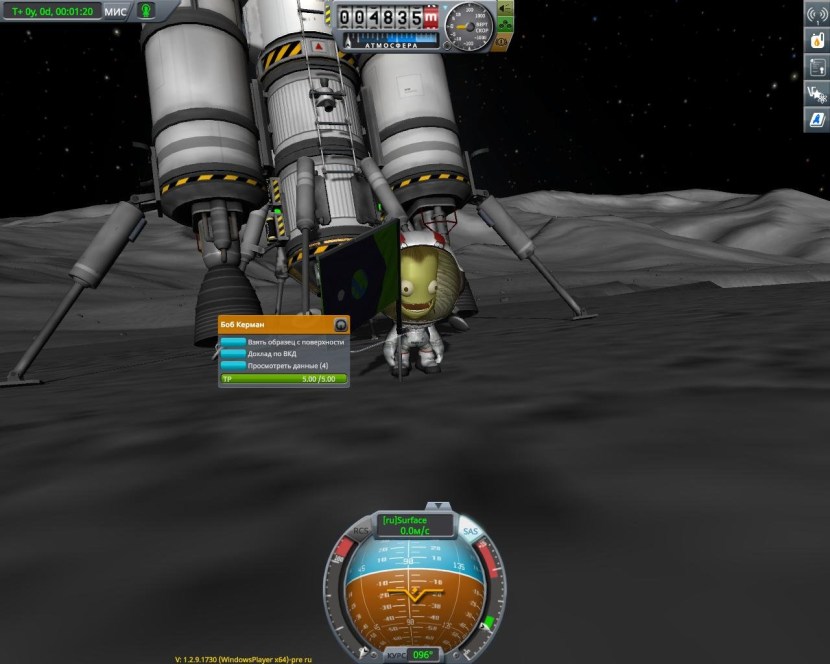Toggle the RCS indicator on the navball
This screenshot has height=664, width=830.
click(361, 531)
